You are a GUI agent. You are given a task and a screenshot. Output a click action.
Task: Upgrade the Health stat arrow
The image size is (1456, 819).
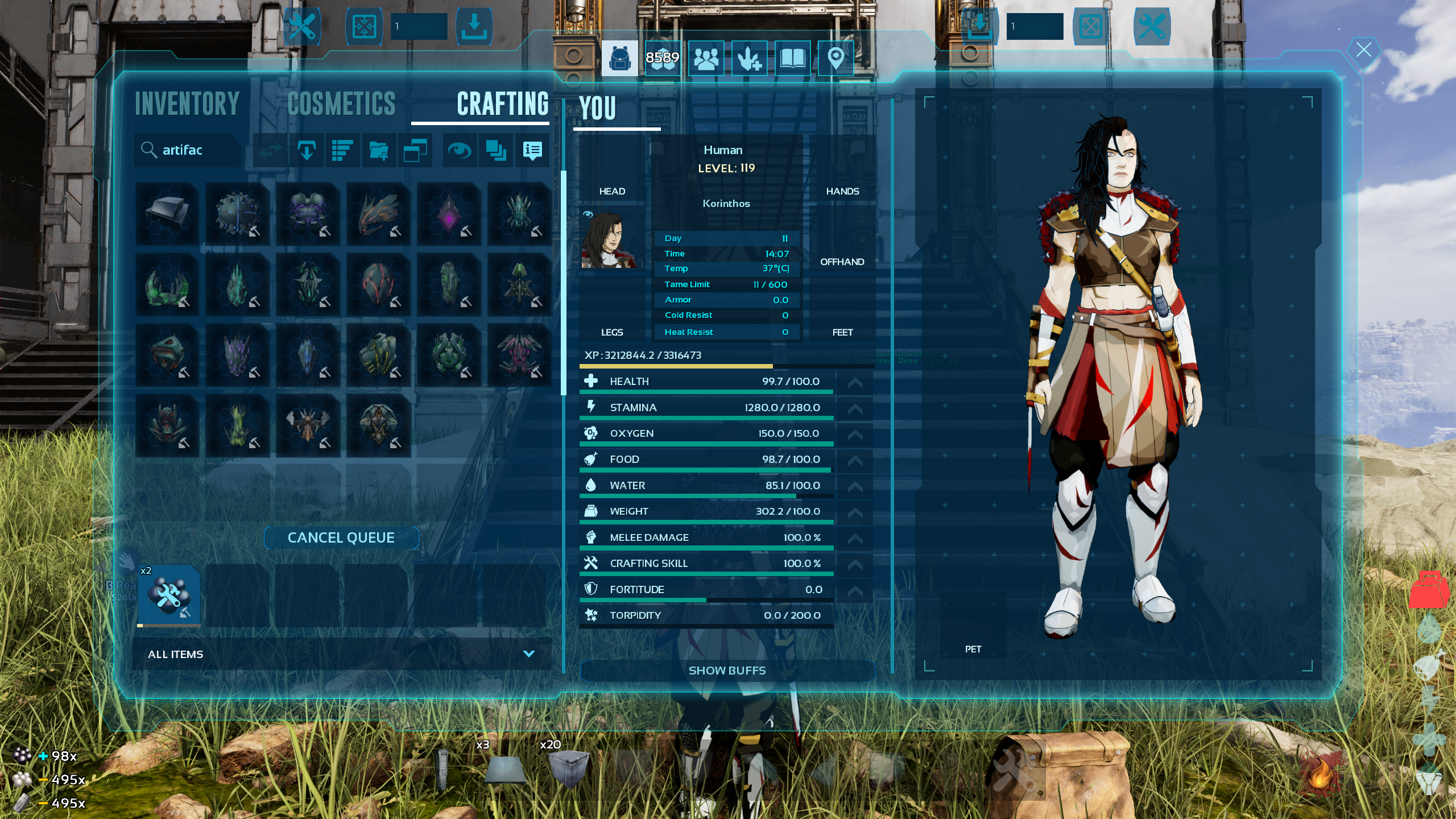[x=855, y=382]
